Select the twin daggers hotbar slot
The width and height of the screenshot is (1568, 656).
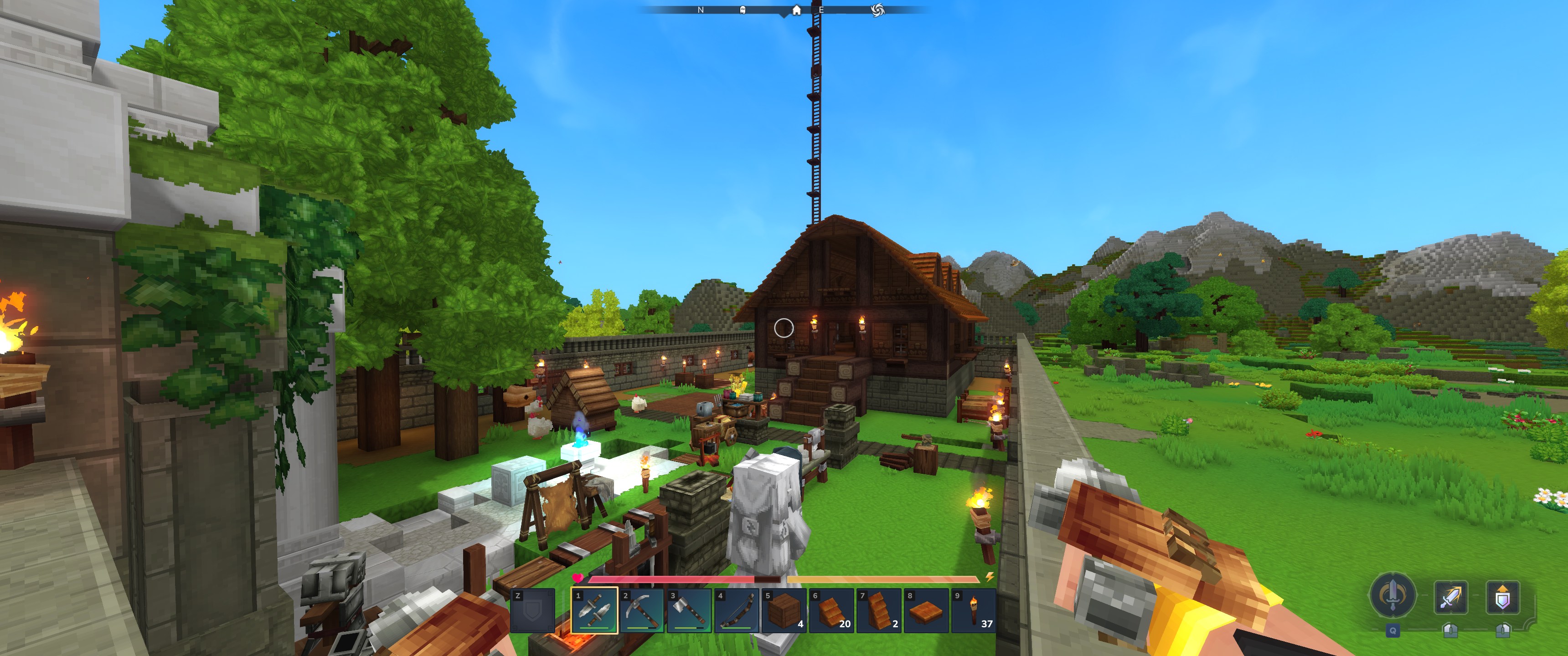pyautogui.click(x=594, y=610)
